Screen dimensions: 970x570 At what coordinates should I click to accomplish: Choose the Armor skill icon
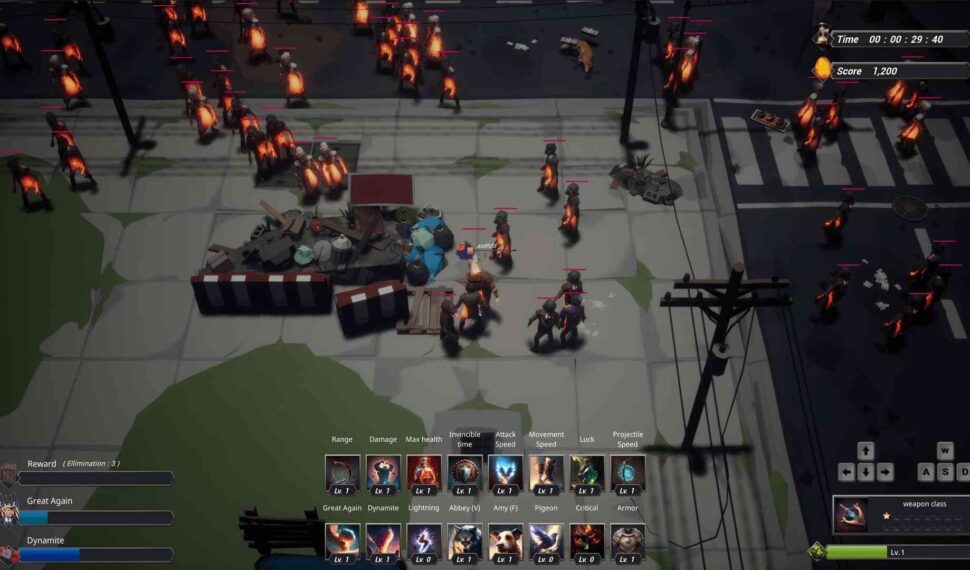[x=628, y=541]
